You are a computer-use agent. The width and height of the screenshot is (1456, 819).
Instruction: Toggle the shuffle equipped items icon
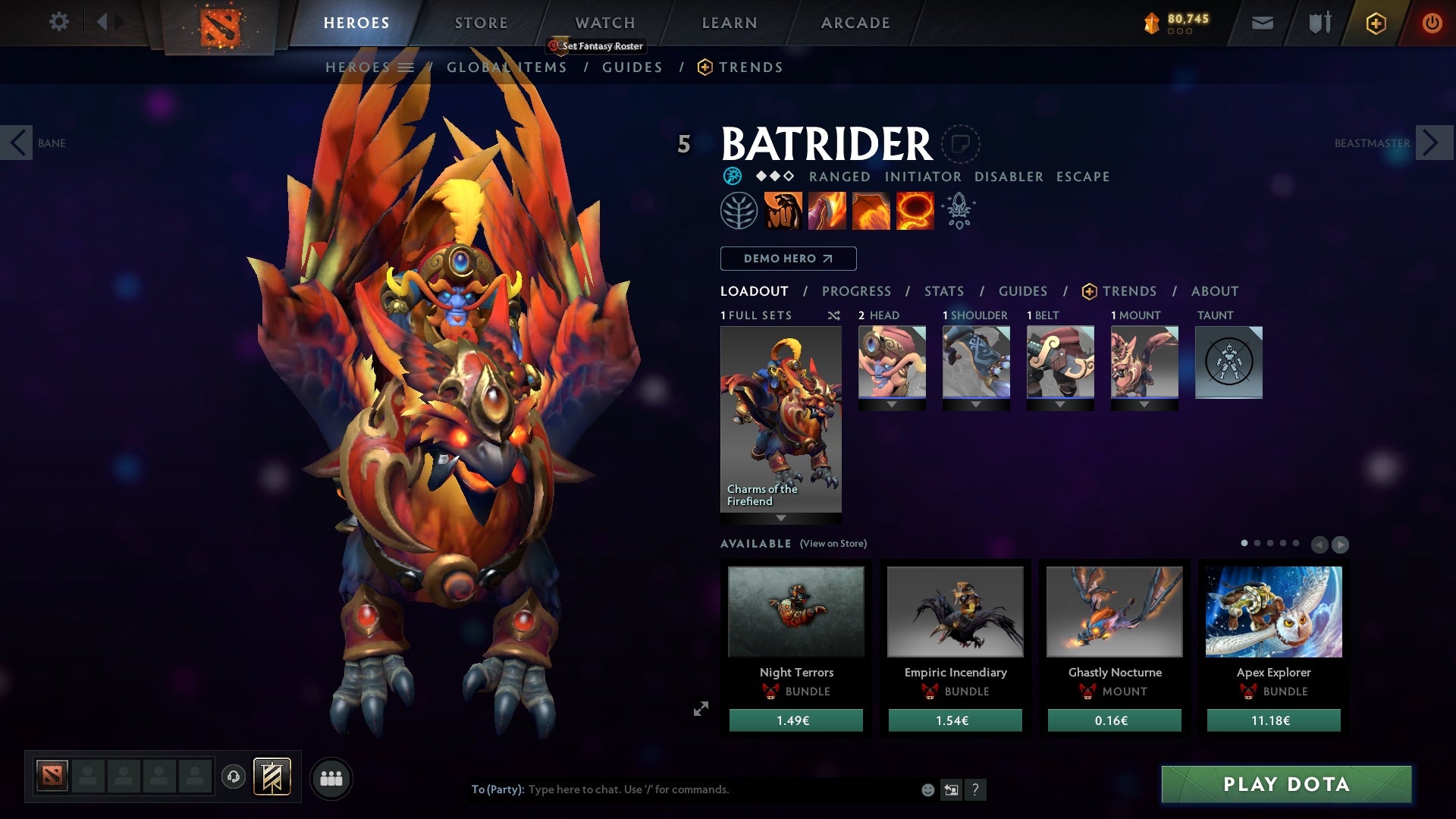point(833,315)
